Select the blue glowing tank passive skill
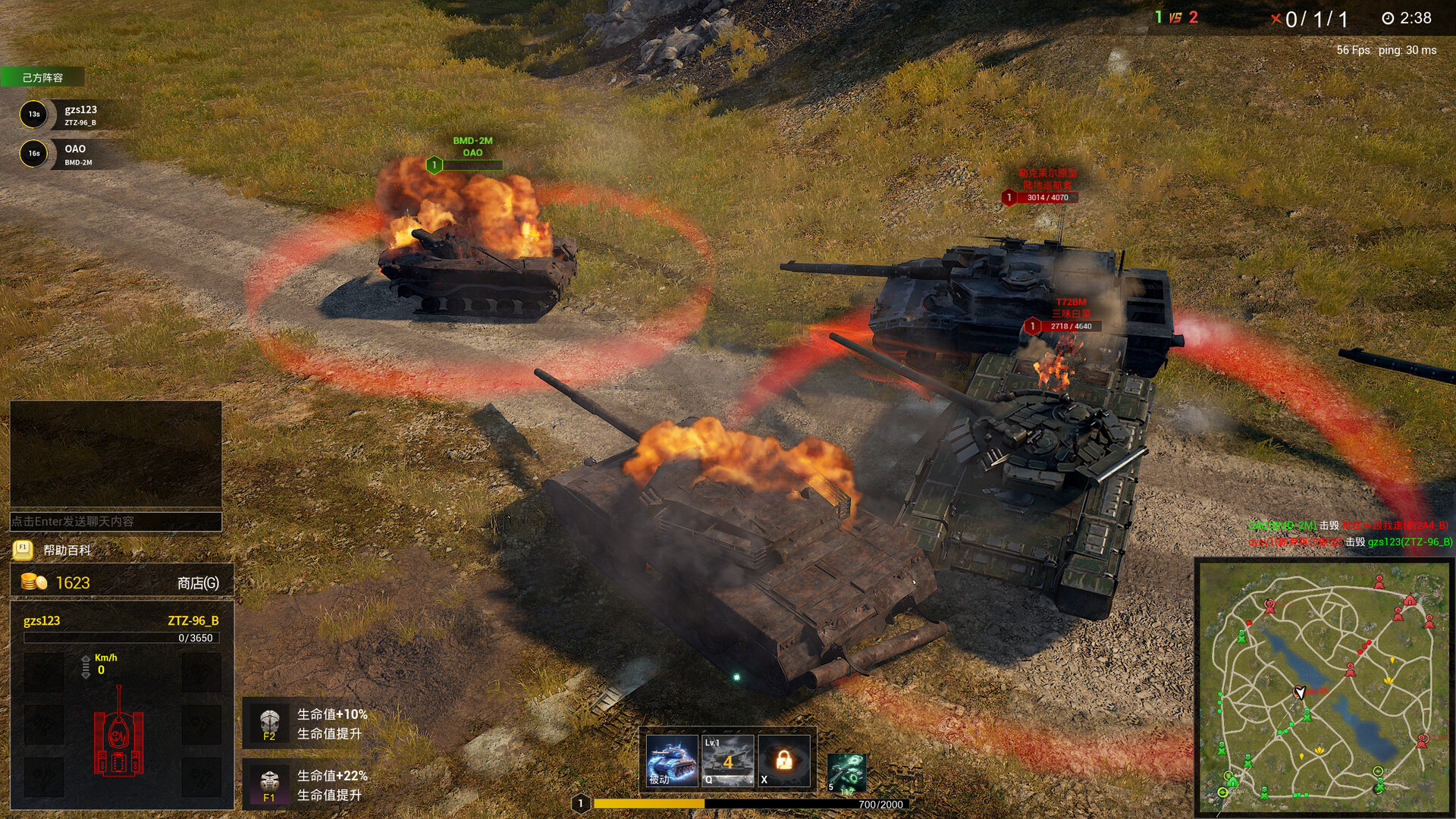The width and height of the screenshot is (1456, 819). [671, 760]
